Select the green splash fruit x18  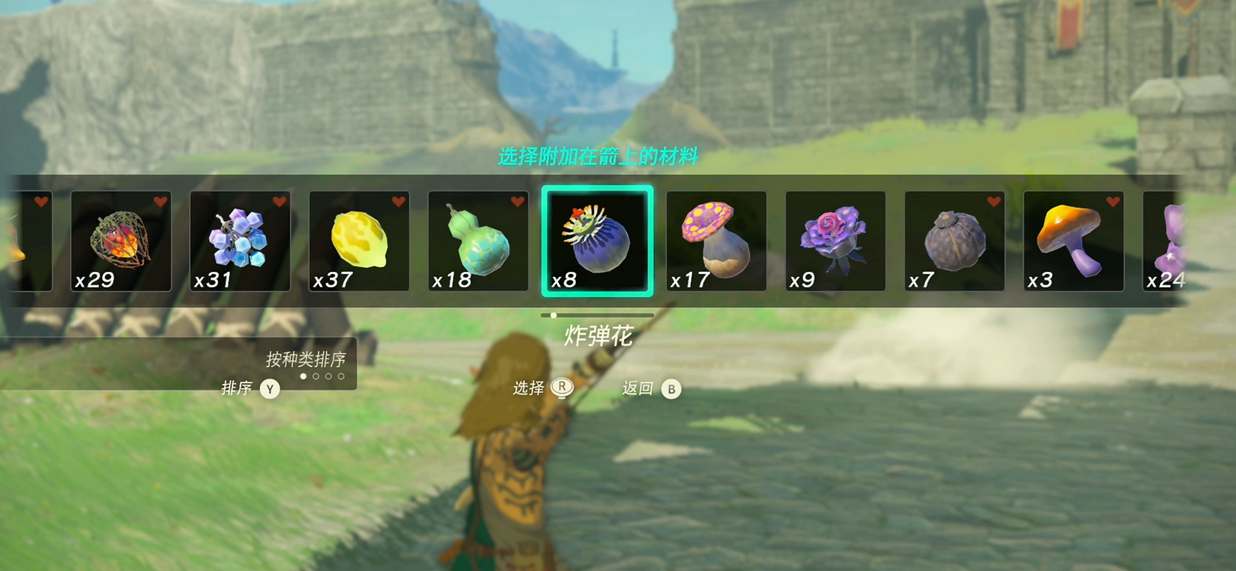pyautogui.click(x=478, y=241)
